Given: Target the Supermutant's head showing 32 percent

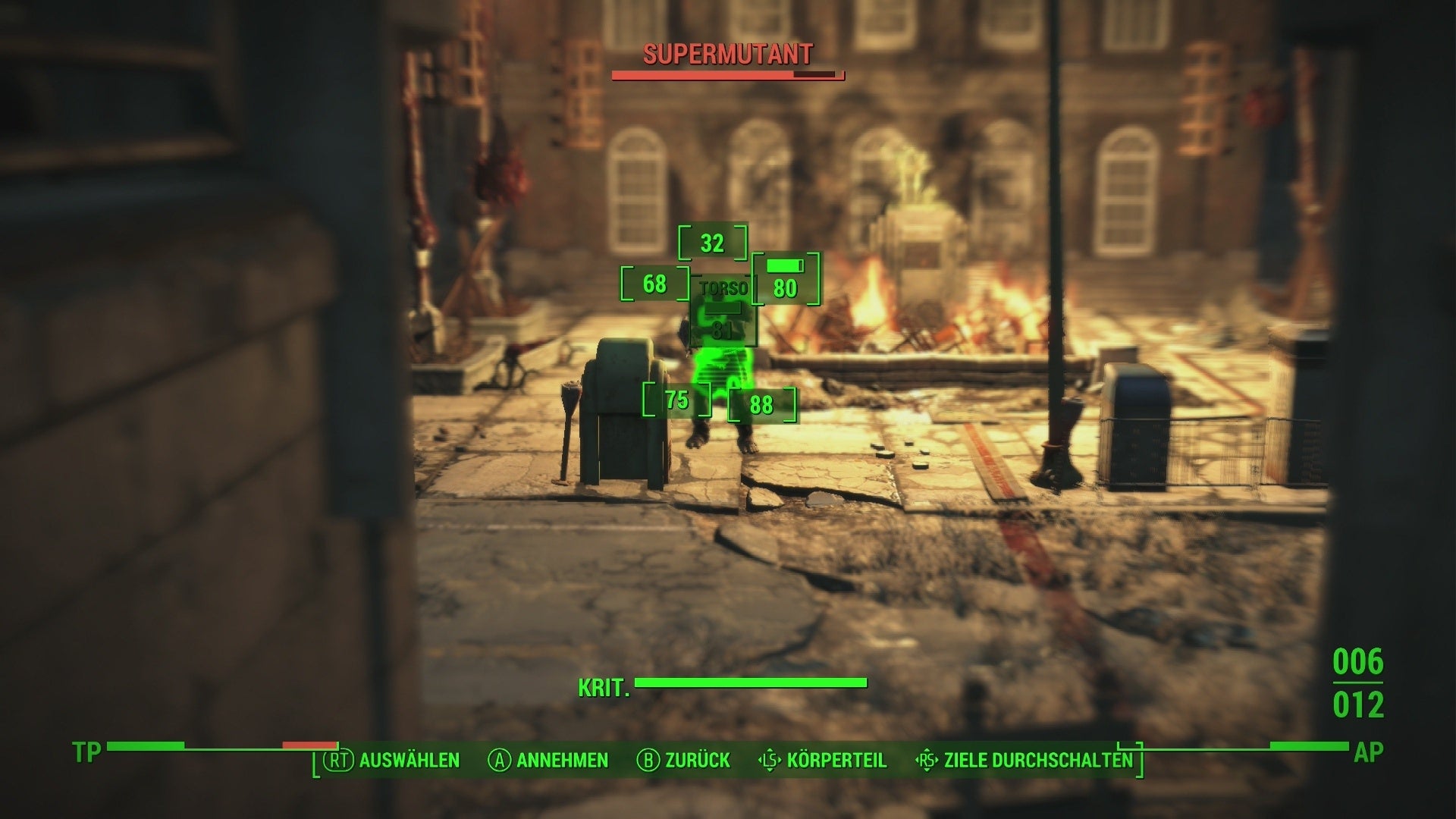Looking at the screenshot, I should tap(713, 244).
